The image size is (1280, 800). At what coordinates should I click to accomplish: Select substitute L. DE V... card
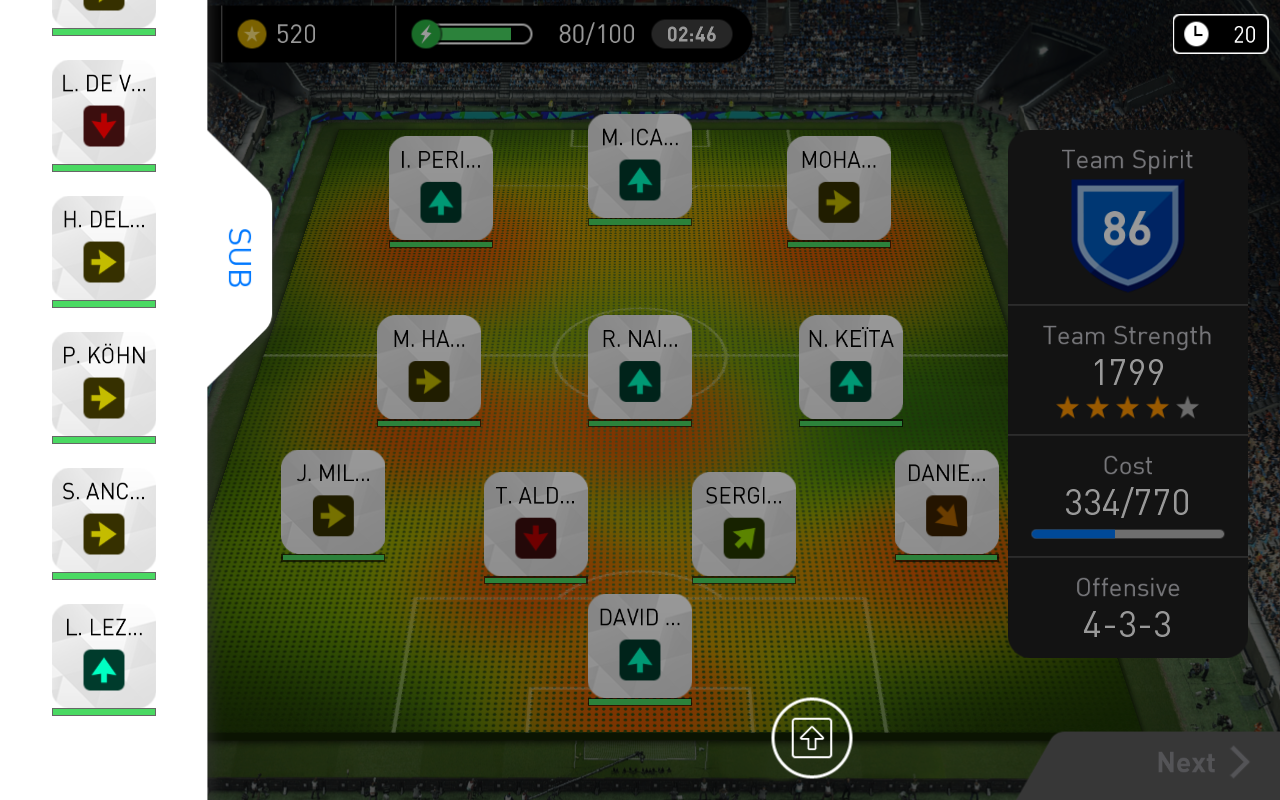click(x=104, y=113)
